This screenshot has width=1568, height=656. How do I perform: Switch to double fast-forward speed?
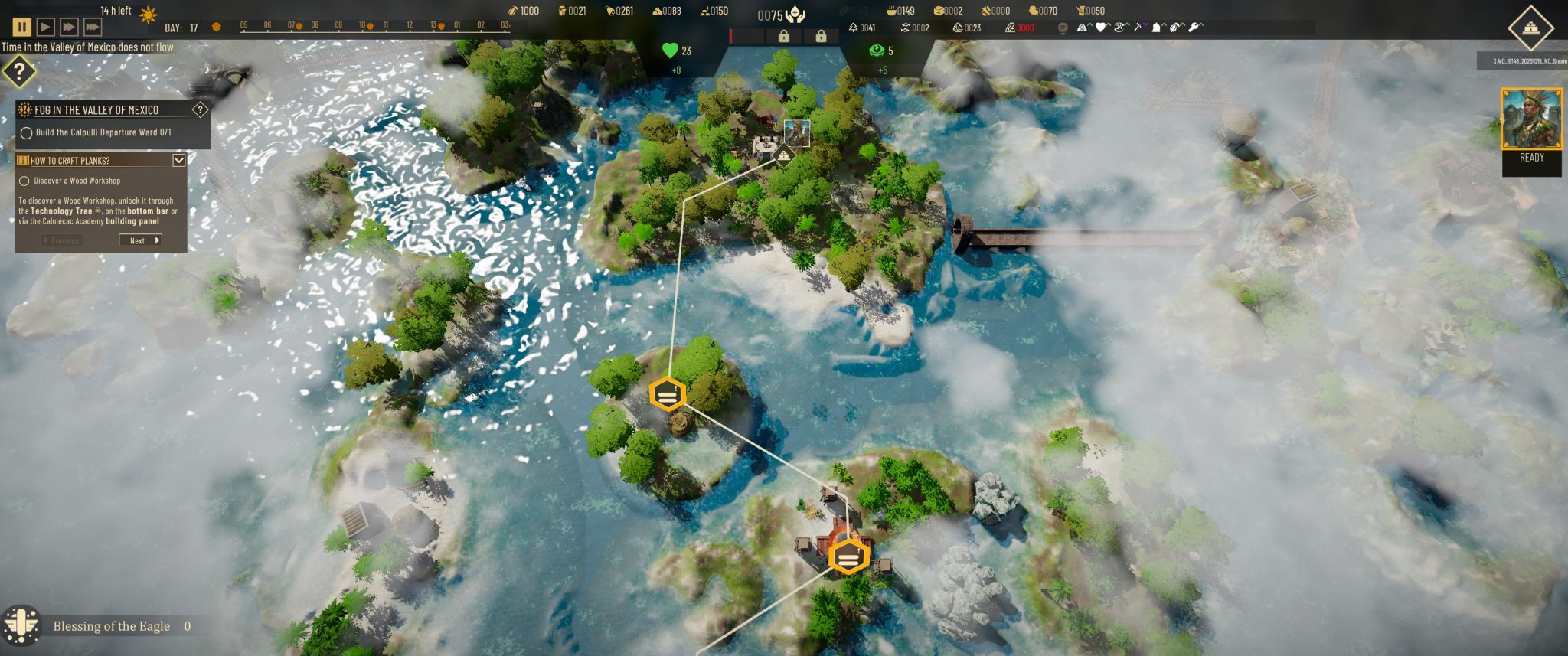pos(69,28)
